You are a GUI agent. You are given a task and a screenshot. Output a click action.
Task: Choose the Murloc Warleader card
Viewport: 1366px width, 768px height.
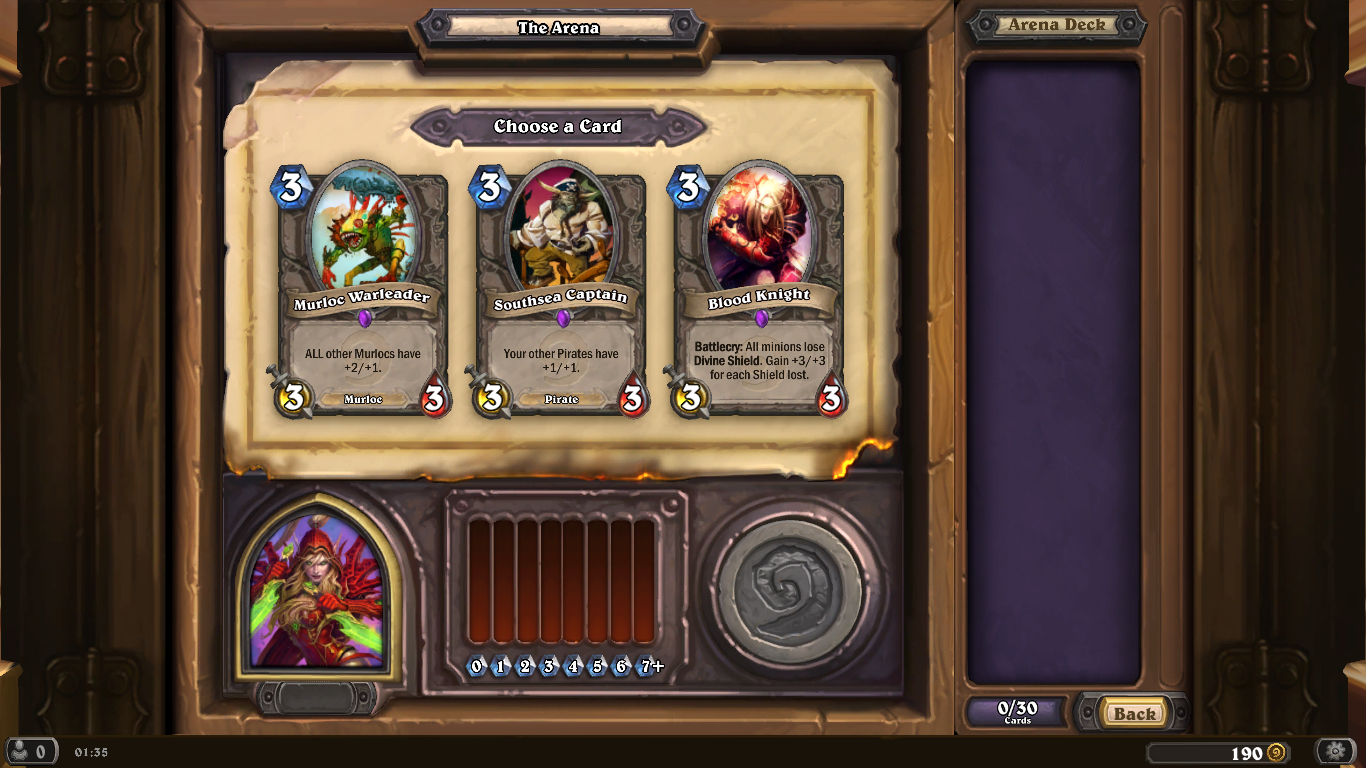click(362, 292)
